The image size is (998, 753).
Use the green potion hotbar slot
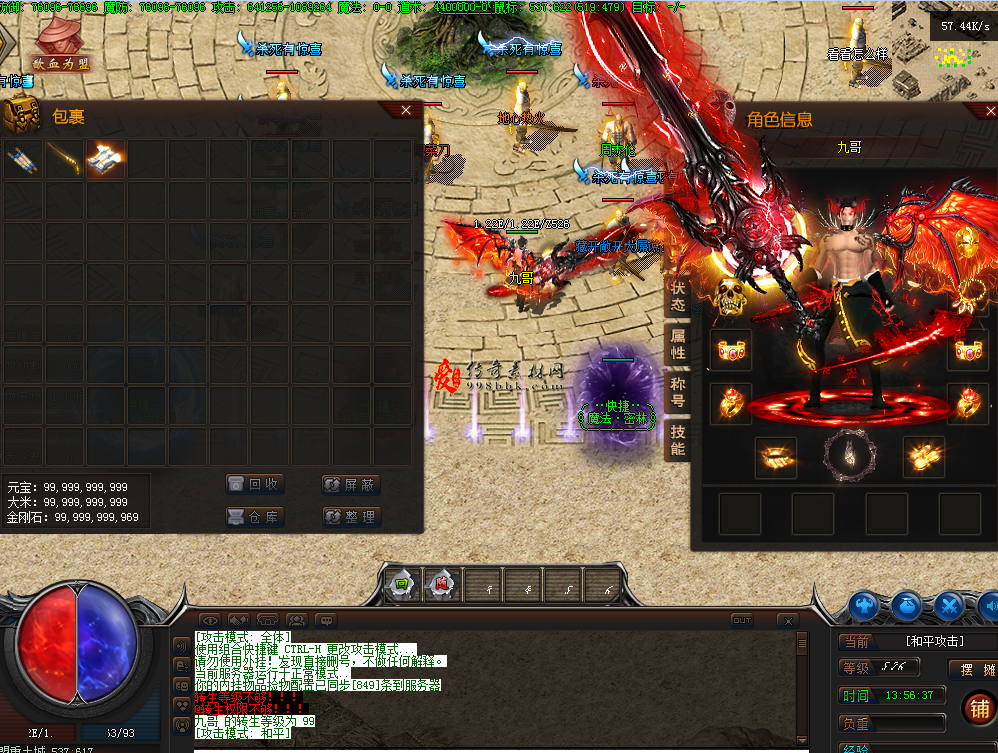[x=402, y=585]
